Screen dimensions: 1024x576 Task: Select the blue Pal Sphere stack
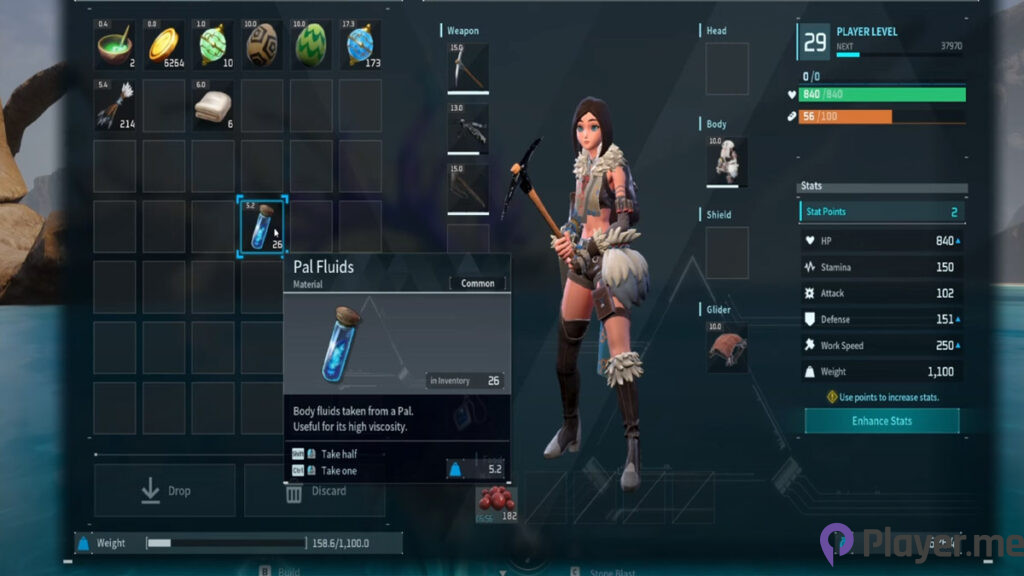coord(360,45)
